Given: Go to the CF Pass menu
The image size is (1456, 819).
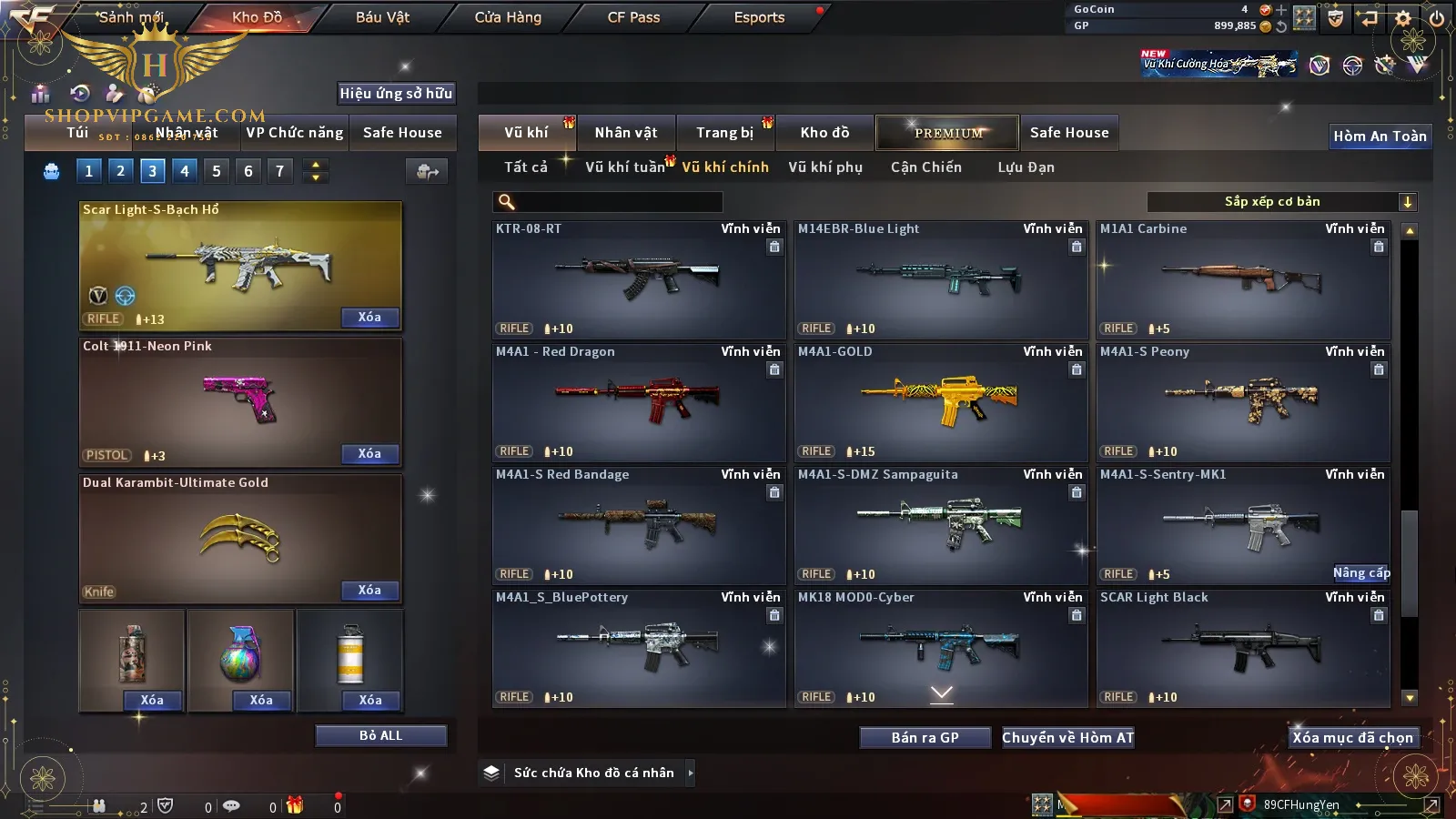Looking at the screenshot, I should [x=633, y=17].
